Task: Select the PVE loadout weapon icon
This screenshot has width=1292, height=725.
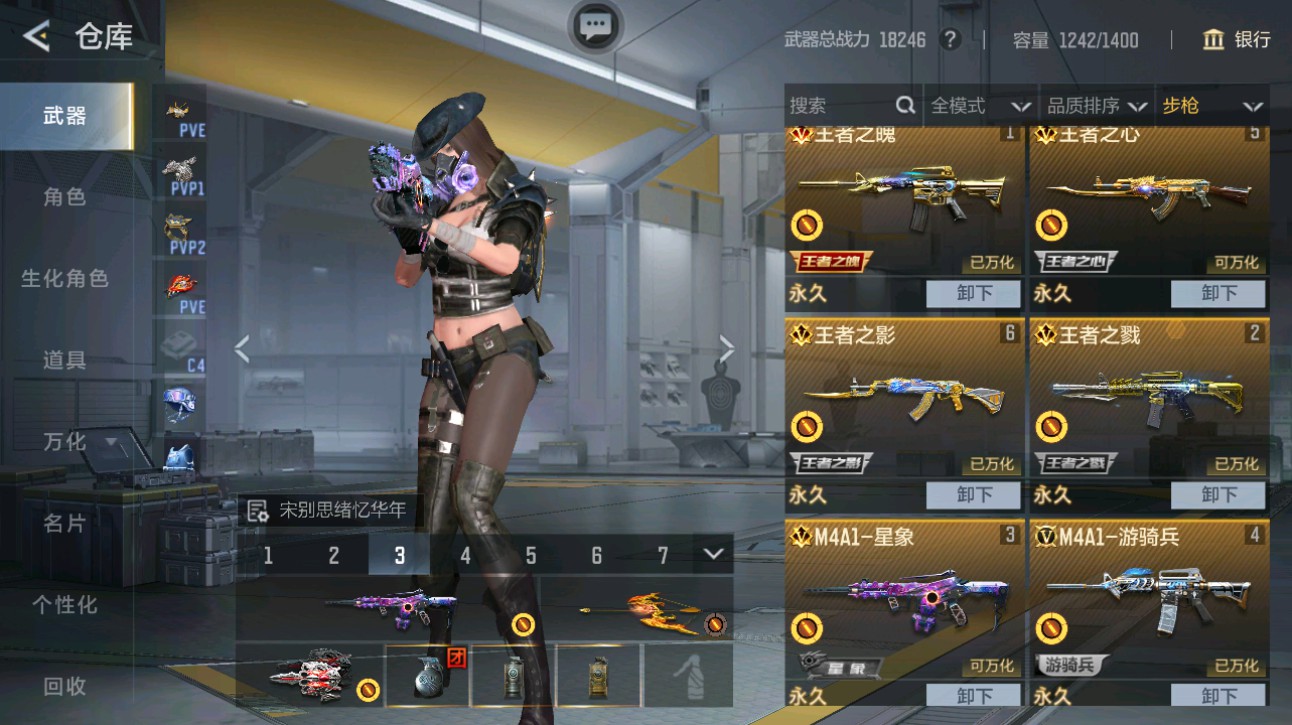Action: tap(180, 108)
